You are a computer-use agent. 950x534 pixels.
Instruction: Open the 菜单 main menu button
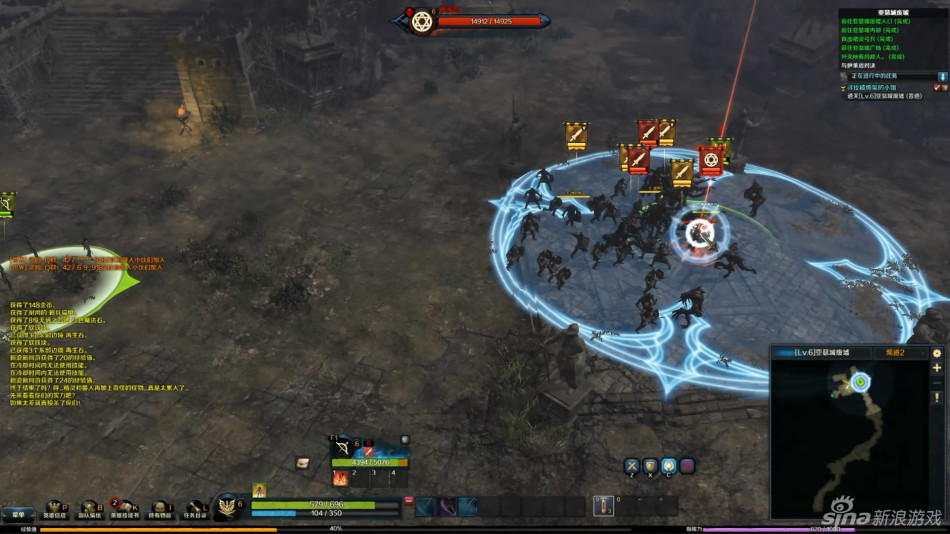18,514
